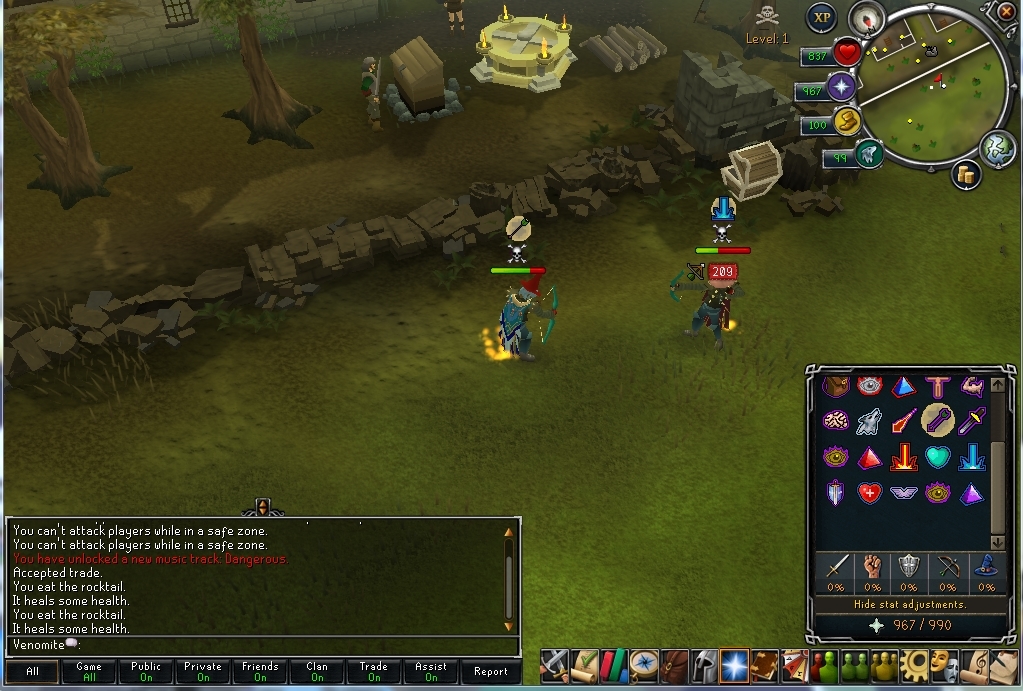This screenshot has width=1023, height=691.
Task: Toggle the Public chat filter
Action: tap(146, 672)
